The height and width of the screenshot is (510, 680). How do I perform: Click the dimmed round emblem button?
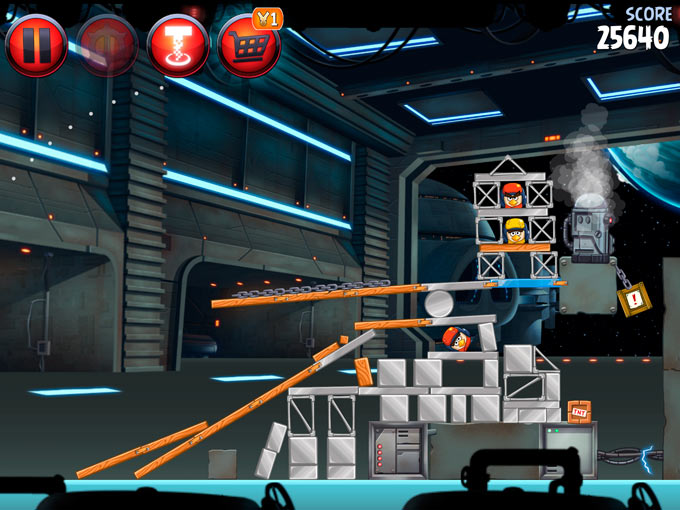tap(107, 45)
